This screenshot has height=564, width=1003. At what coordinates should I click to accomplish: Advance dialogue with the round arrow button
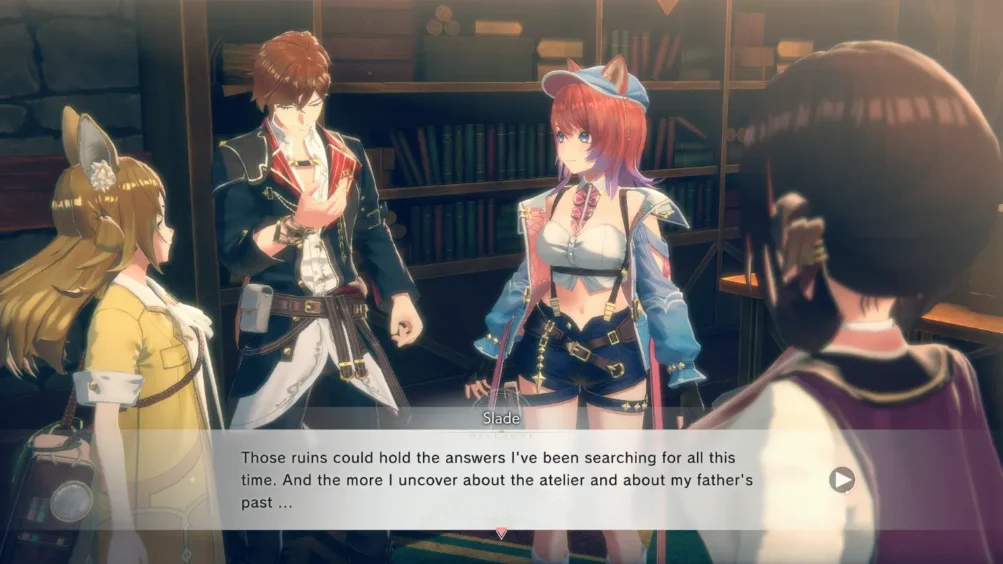842,480
